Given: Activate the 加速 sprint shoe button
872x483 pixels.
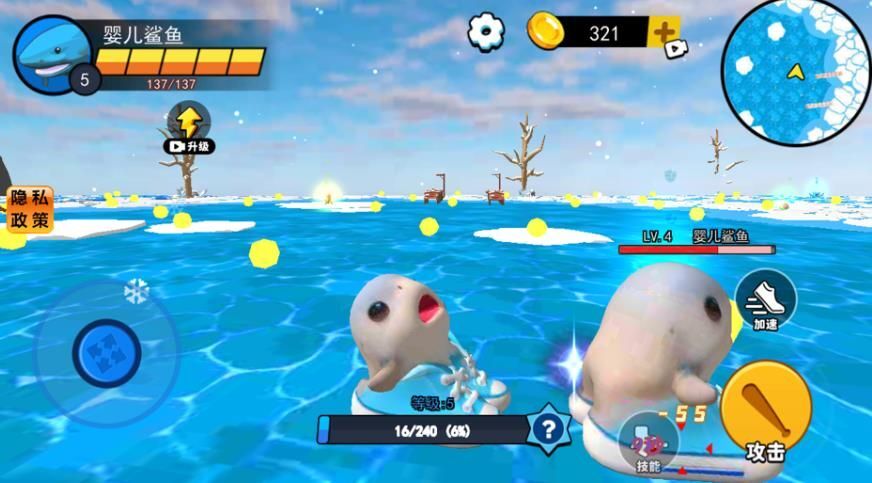Looking at the screenshot, I should tap(765, 299).
